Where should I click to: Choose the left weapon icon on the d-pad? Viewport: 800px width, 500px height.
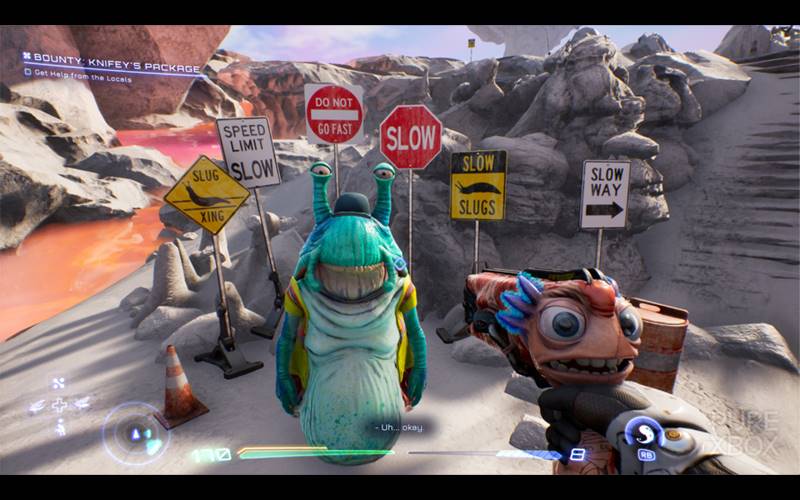(37, 405)
